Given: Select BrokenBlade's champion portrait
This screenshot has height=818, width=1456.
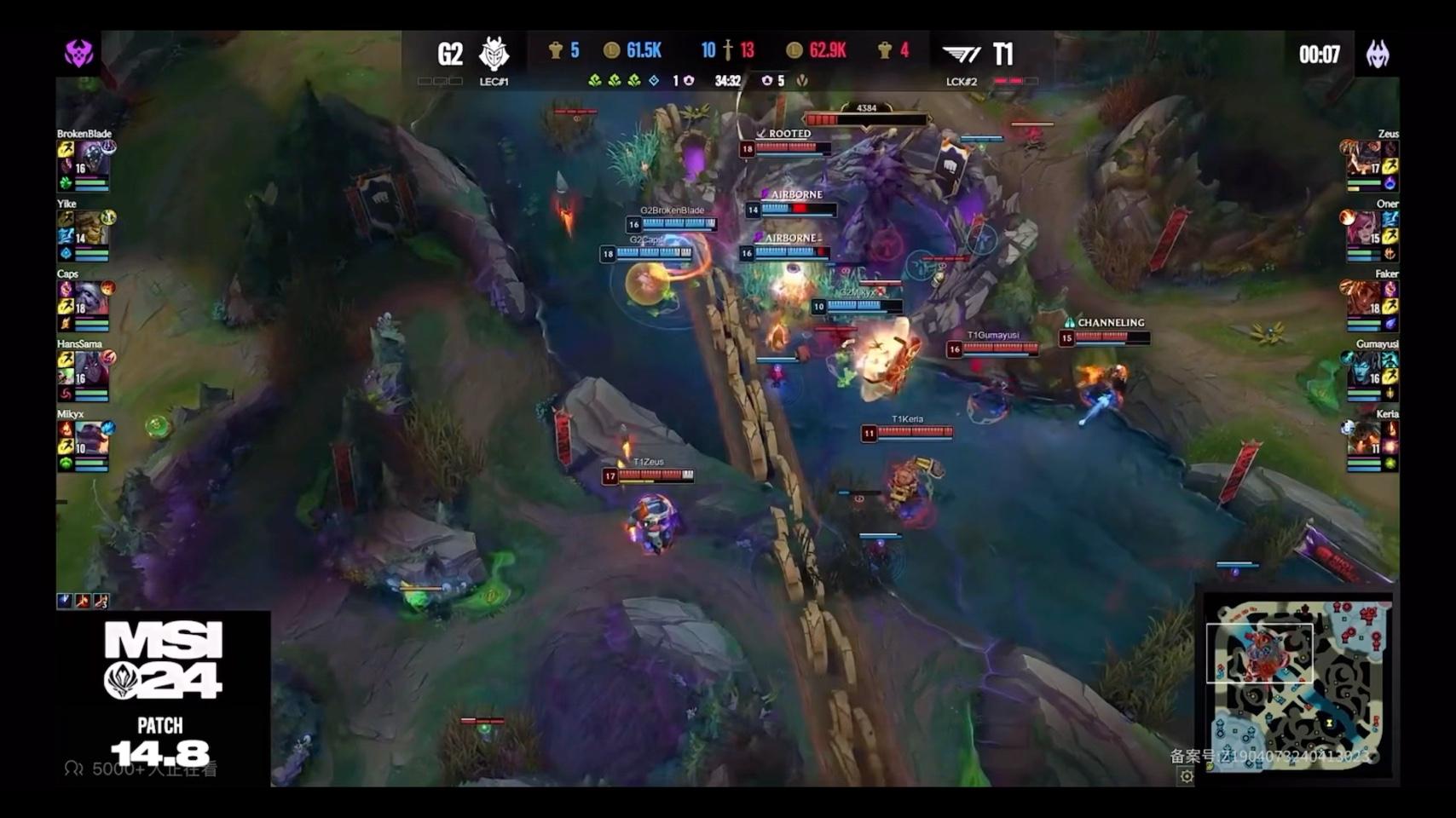Looking at the screenshot, I should [92, 159].
